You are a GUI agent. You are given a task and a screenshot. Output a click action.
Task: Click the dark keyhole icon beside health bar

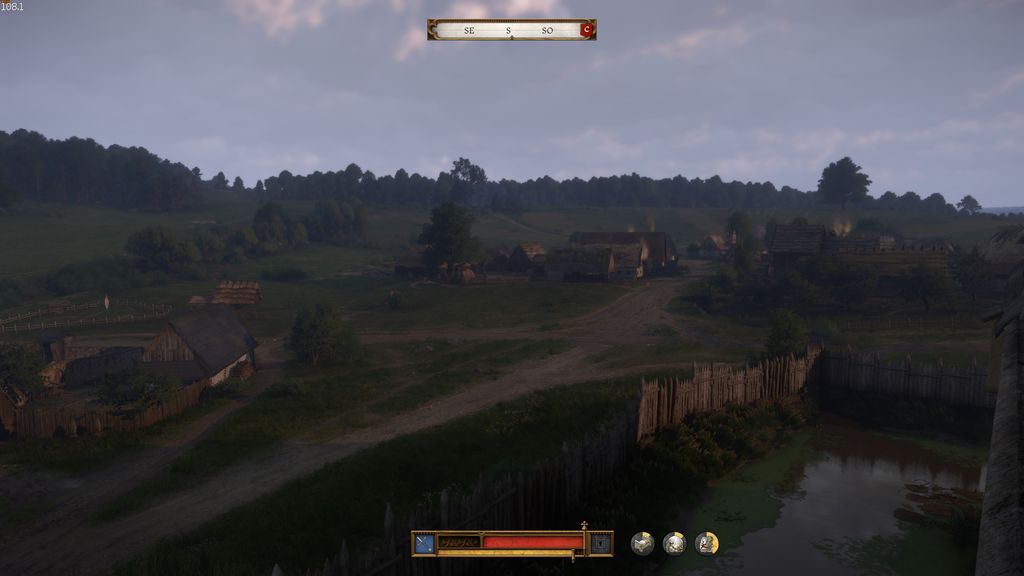[600, 543]
